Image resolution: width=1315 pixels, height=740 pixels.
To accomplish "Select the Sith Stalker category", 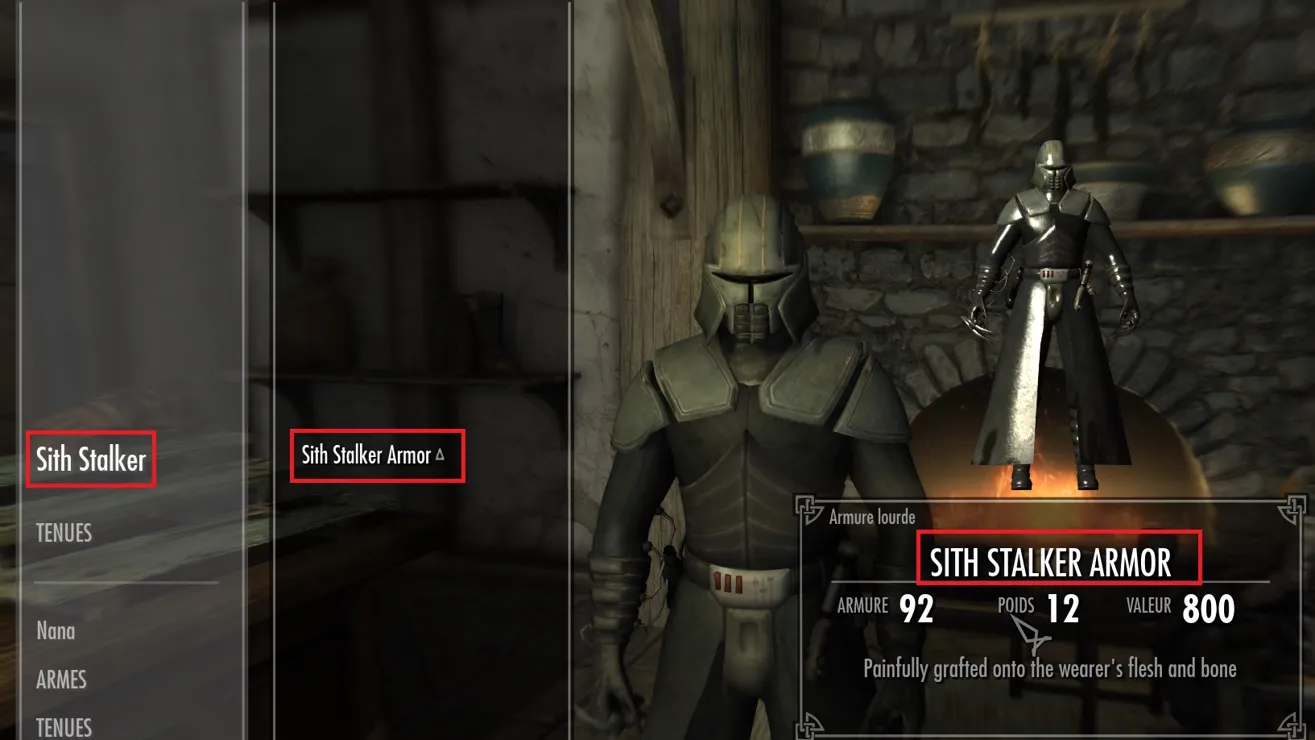I will click(x=91, y=460).
